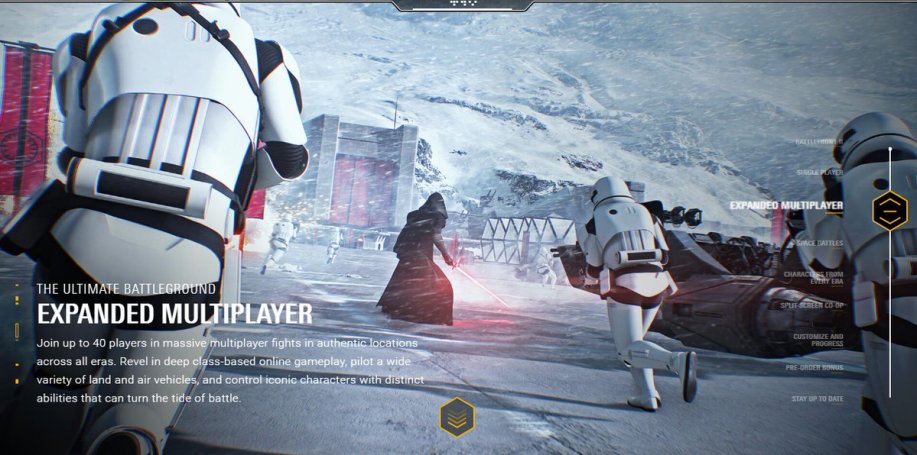Viewport: 917px width, 455px height.
Task: View the Pre-Order Bonus section
Action: (x=814, y=368)
